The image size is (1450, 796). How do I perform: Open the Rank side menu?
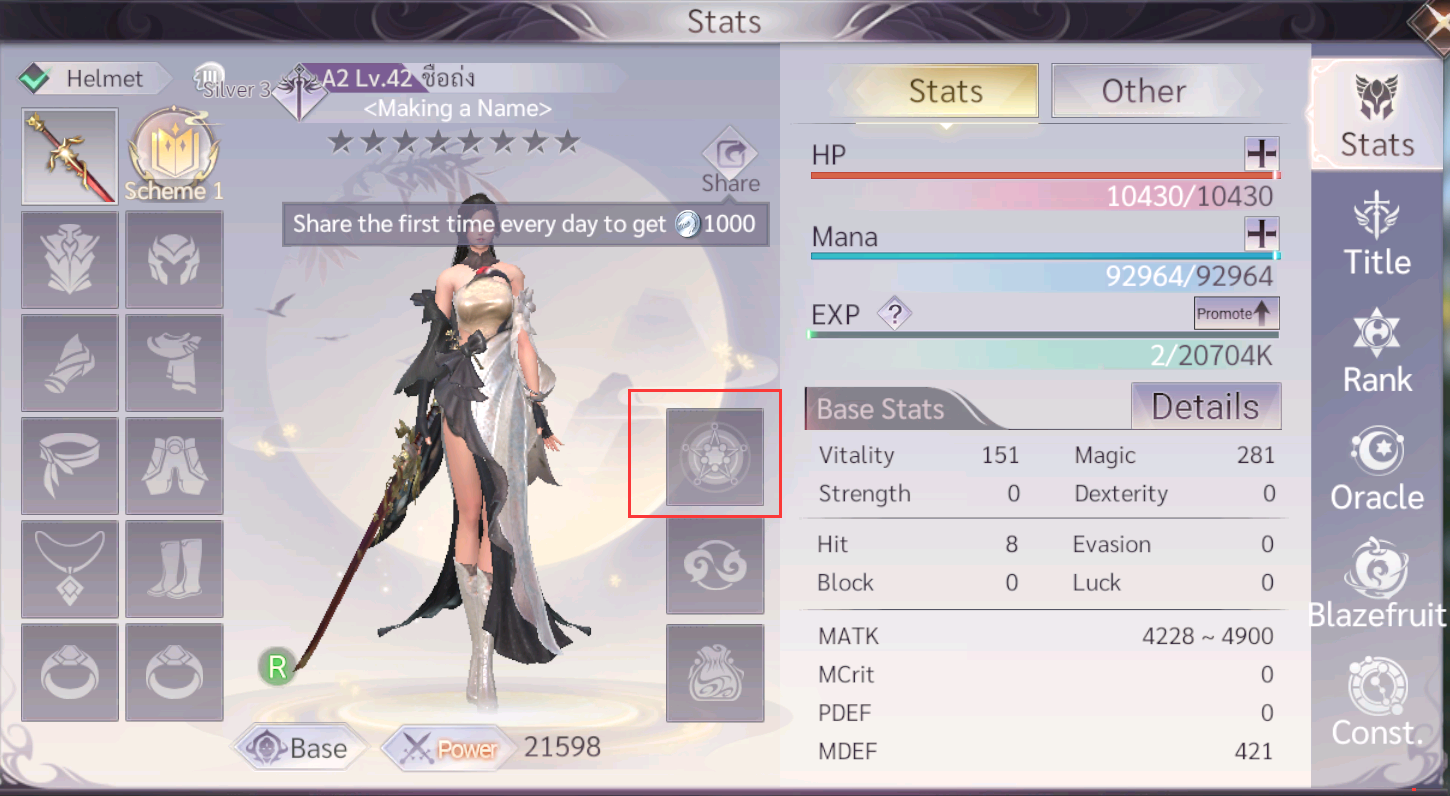pos(1377,351)
